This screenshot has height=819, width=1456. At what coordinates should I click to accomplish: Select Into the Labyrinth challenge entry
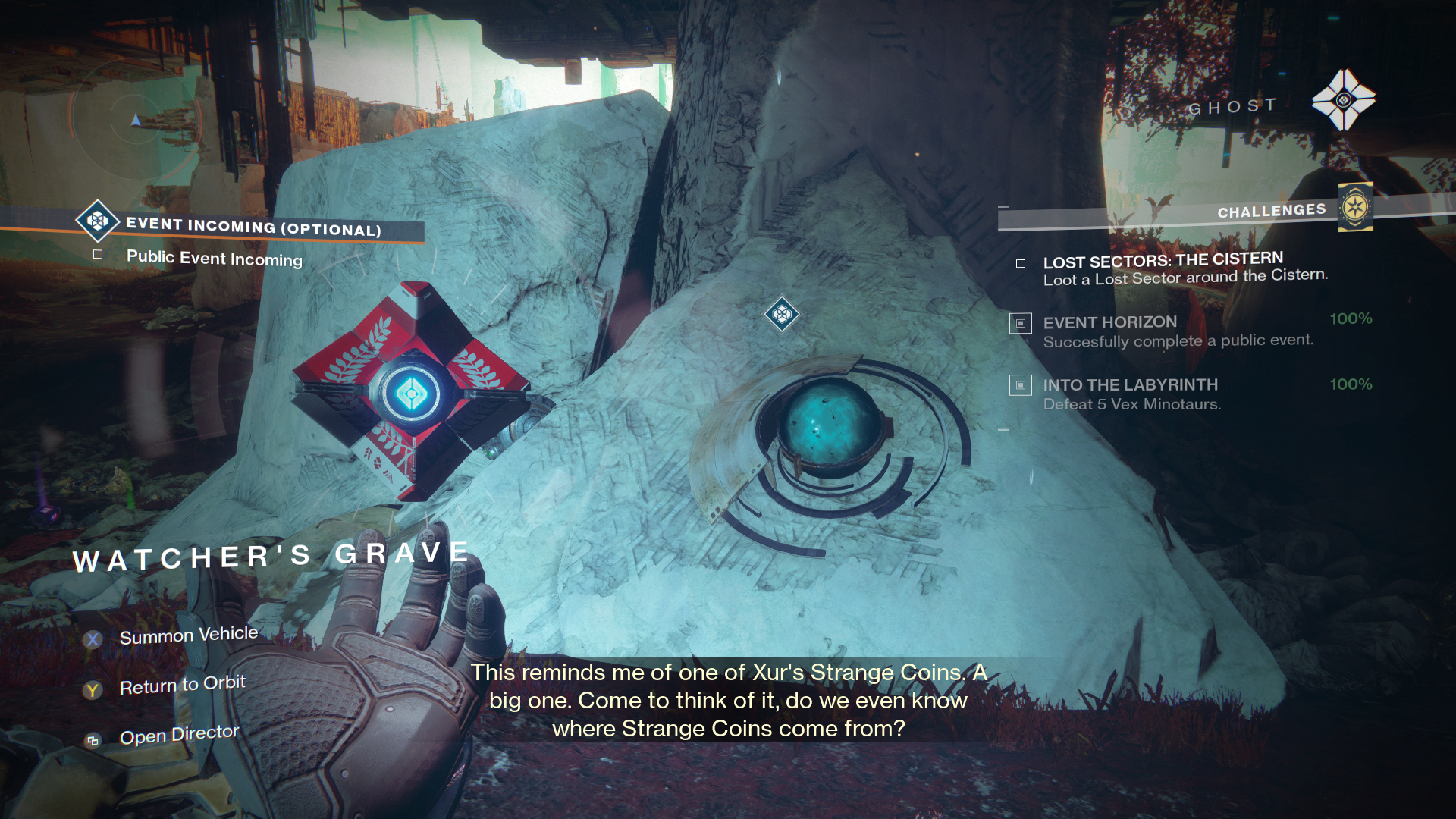1130,385
